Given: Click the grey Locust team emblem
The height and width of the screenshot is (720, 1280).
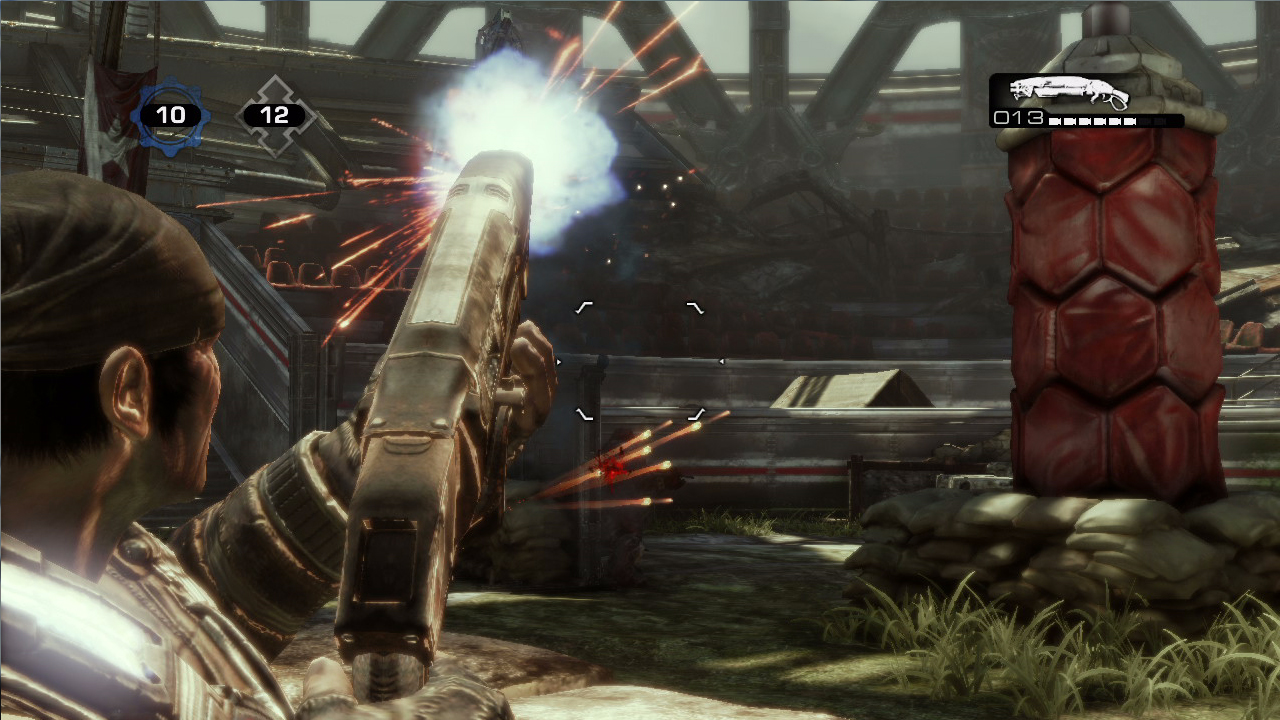Looking at the screenshot, I should pyautogui.click(x=275, y=115).
